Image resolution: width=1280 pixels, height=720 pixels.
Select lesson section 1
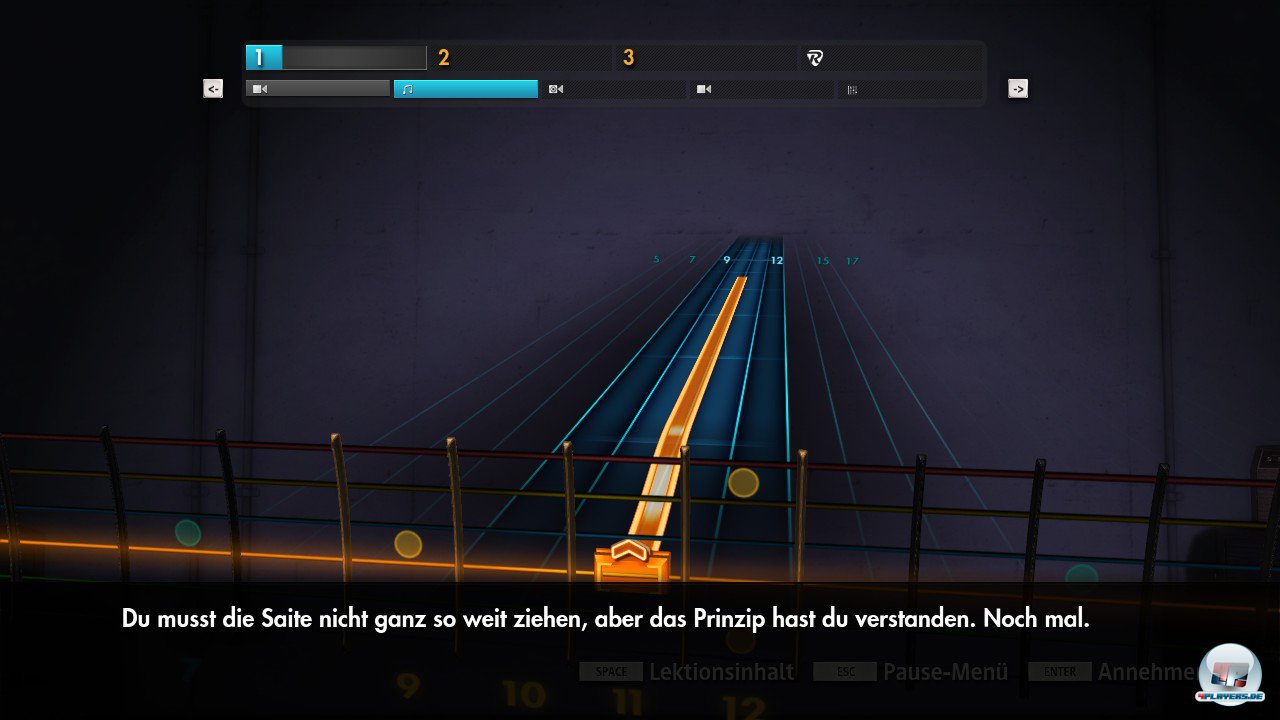[x=336, y=58]
